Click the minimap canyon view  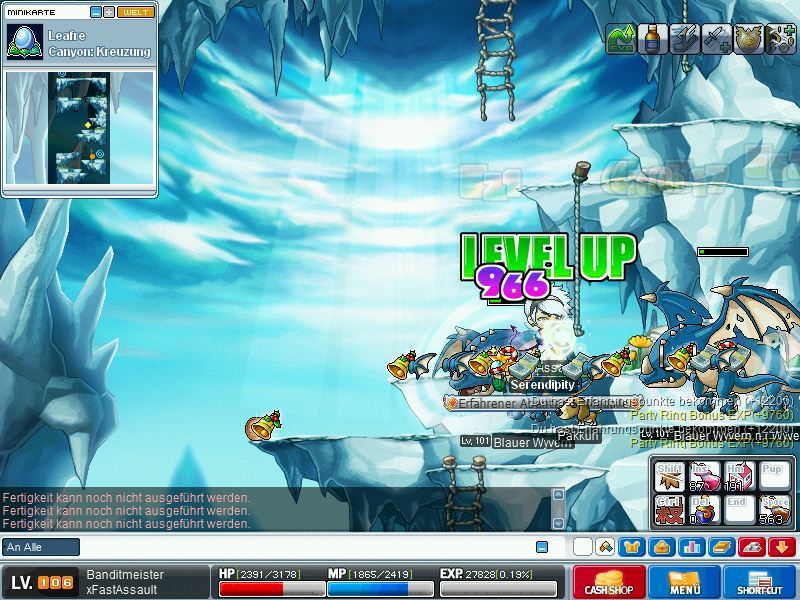coord(81,127)
